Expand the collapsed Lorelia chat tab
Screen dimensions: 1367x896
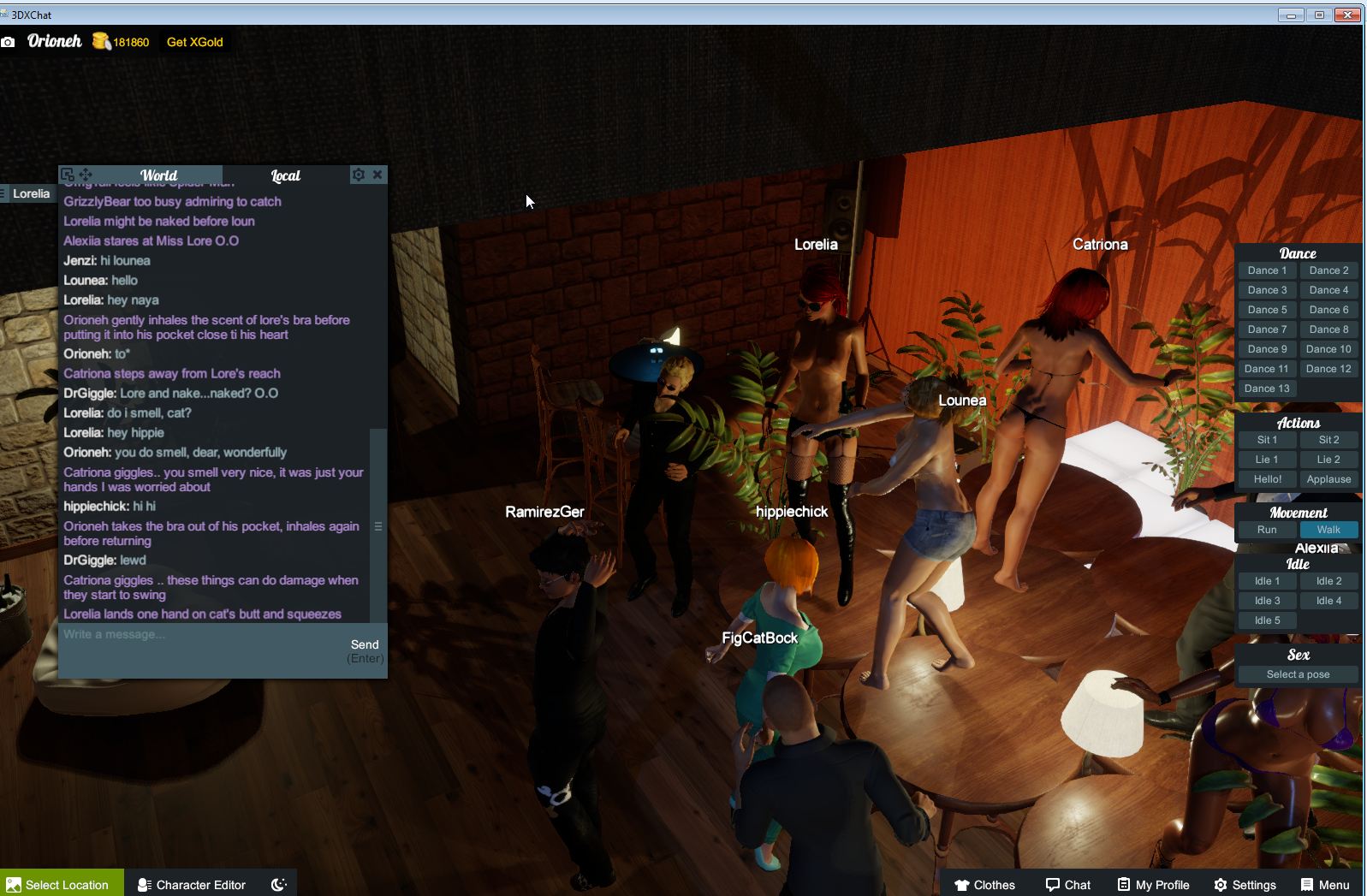29,193
